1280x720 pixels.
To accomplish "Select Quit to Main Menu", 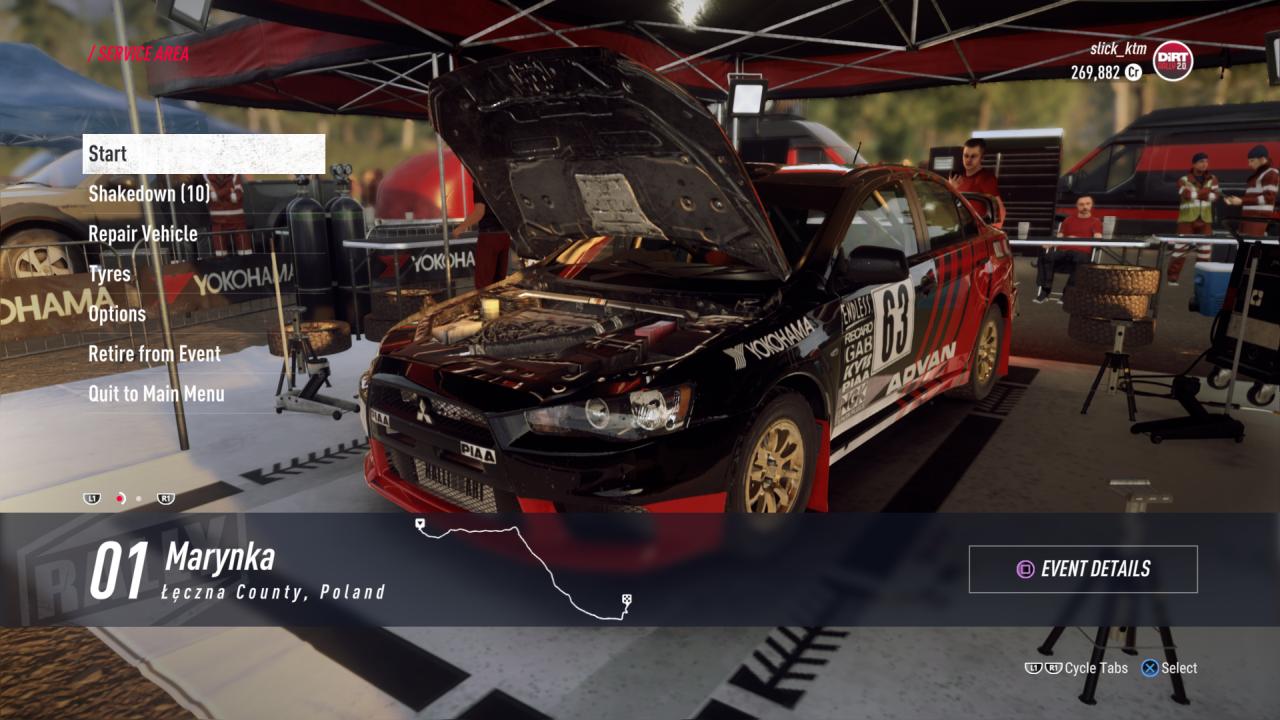I will click(156, 394).
